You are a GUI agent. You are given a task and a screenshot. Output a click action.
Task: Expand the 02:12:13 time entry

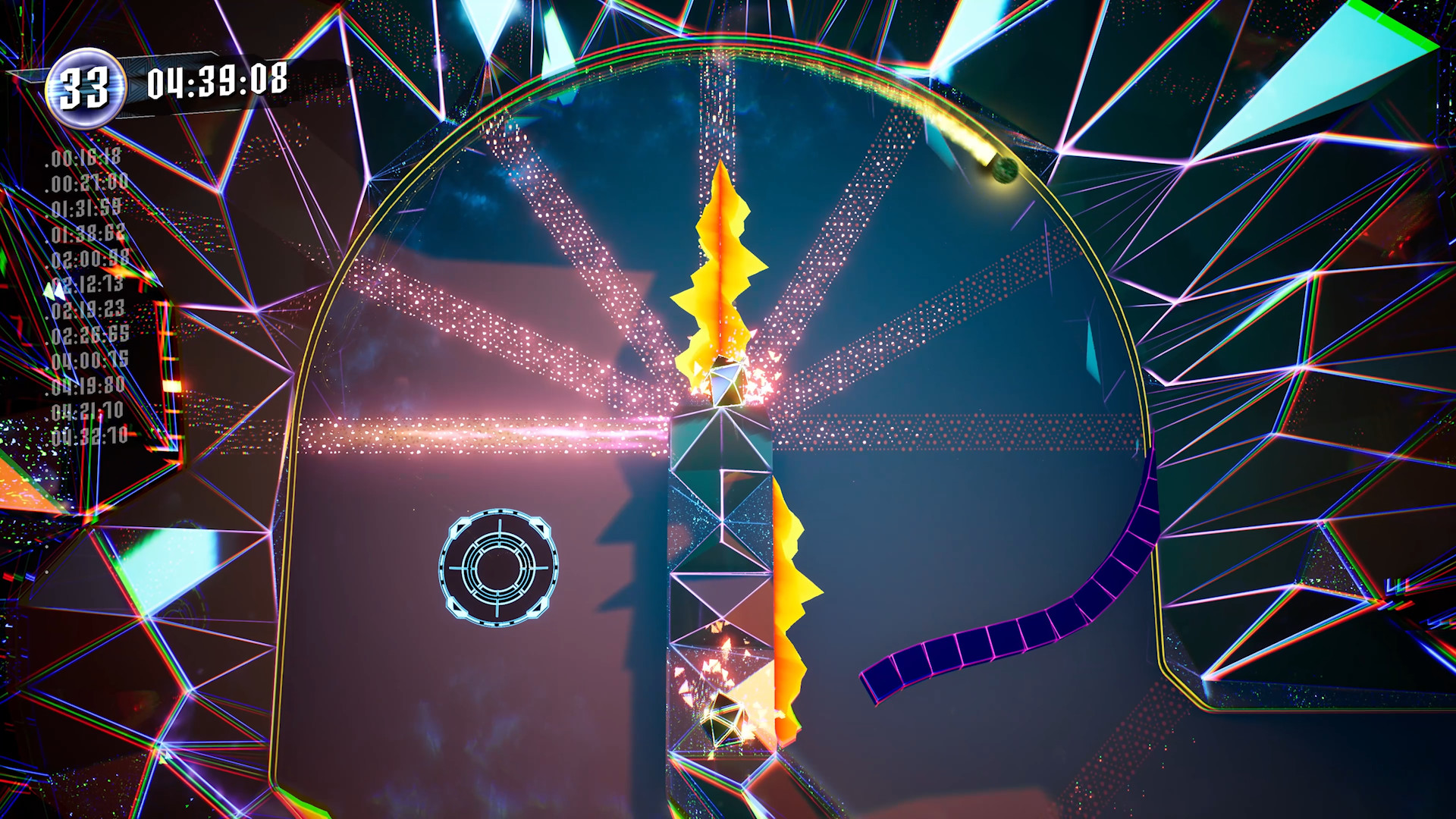pos(86,286)
